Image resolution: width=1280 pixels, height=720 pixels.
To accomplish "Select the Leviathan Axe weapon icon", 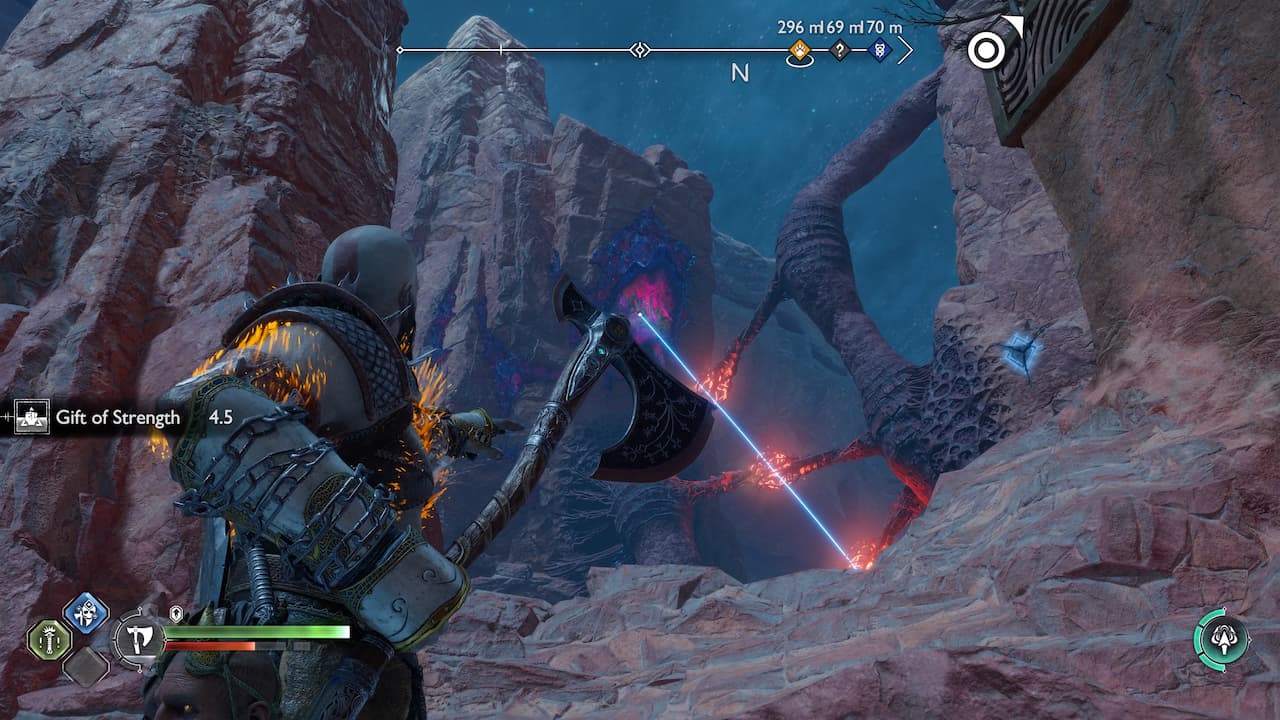I will (x=139, y=637).
